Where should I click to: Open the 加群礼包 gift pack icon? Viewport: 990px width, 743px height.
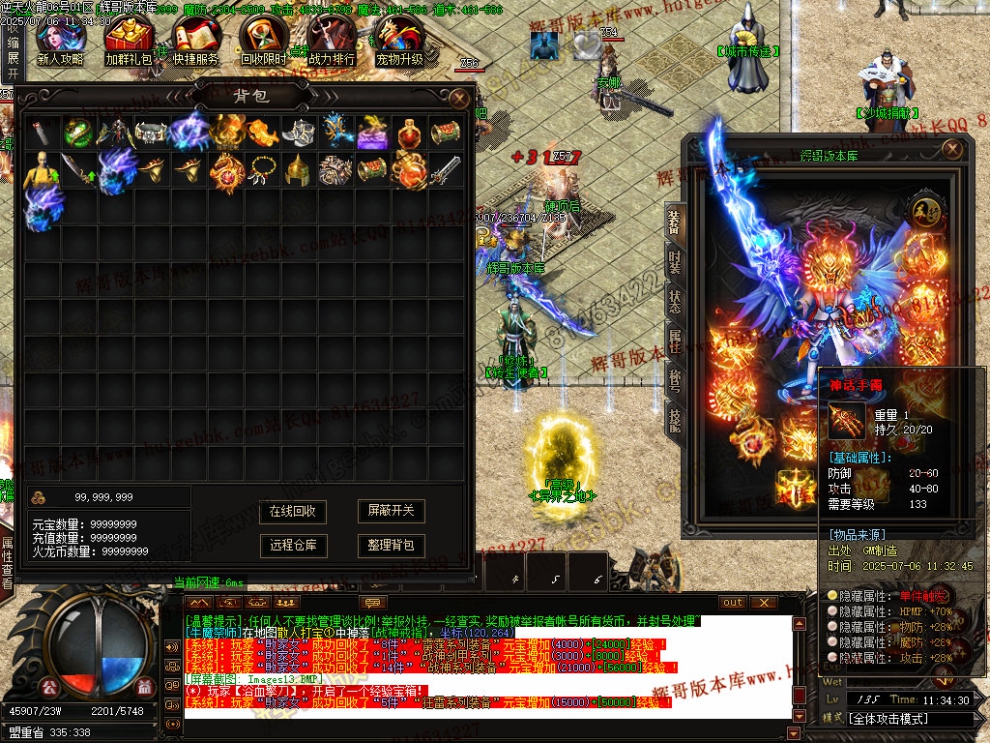[x=128, y=40]
